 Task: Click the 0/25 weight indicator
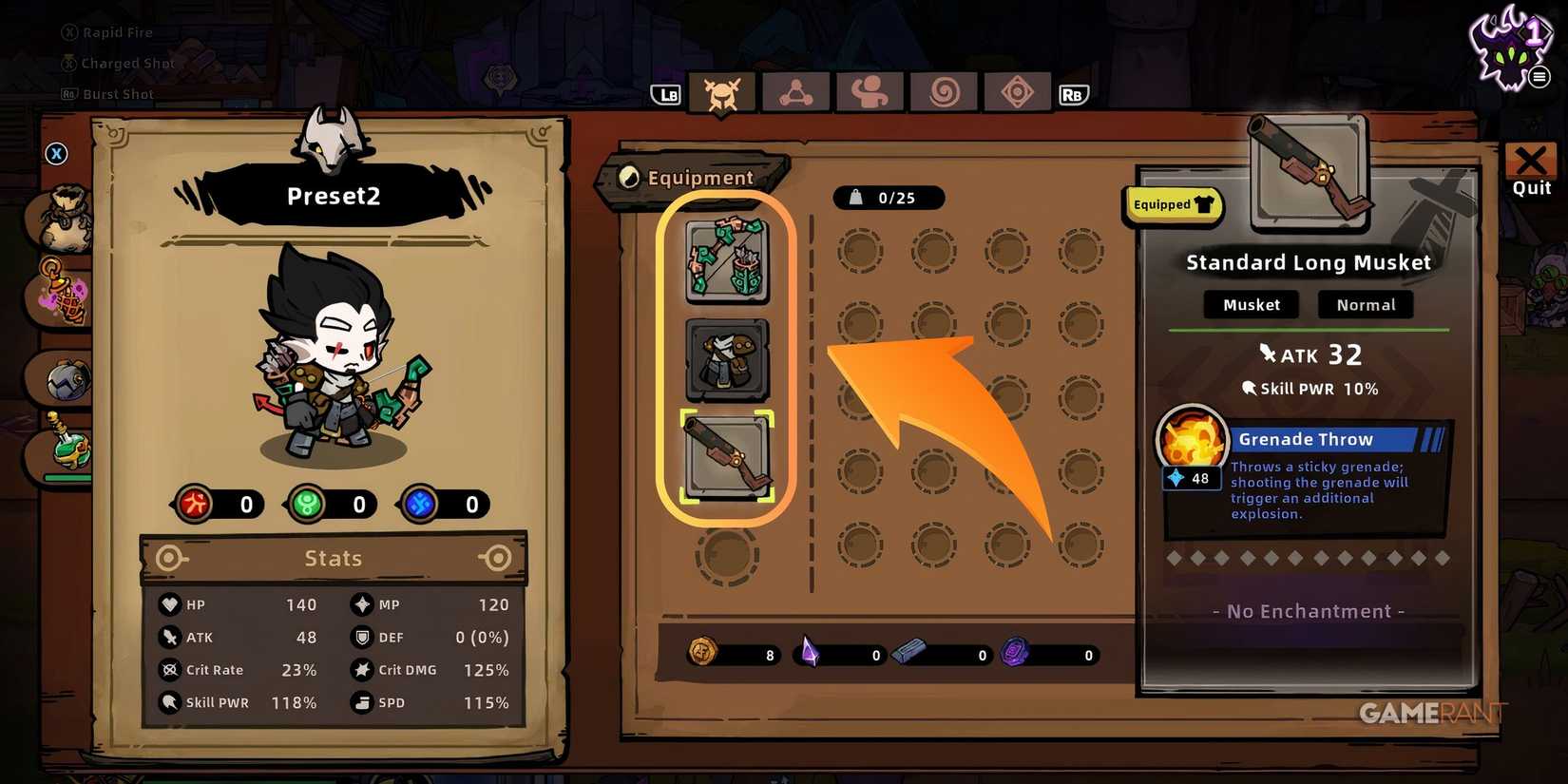889,198
